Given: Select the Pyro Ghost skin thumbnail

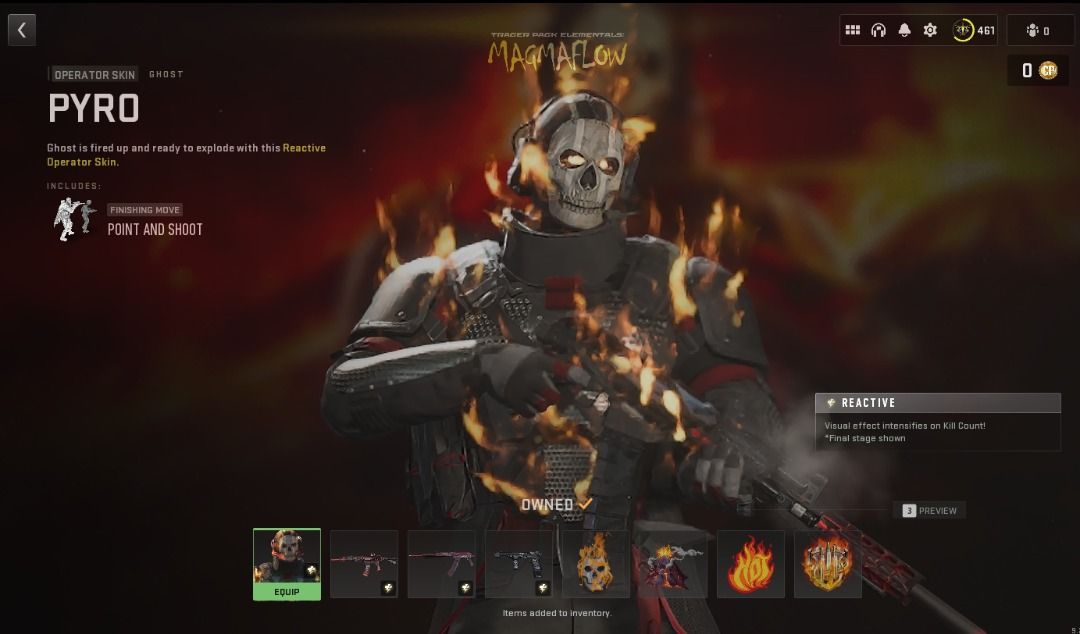Looking at the screenshot, I should pos(287,557).
